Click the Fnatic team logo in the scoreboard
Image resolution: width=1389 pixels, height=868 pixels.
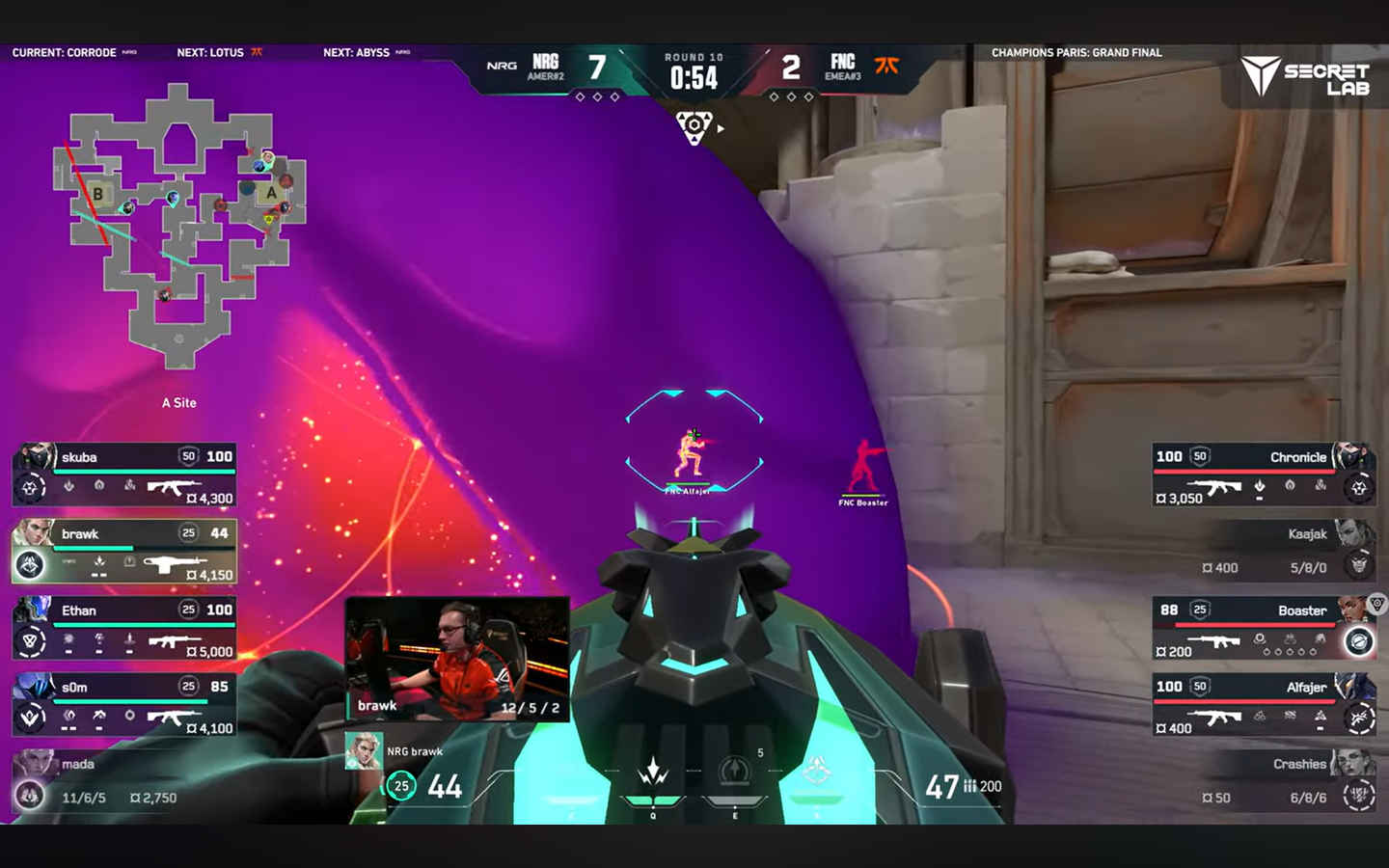tap(886, 66)
